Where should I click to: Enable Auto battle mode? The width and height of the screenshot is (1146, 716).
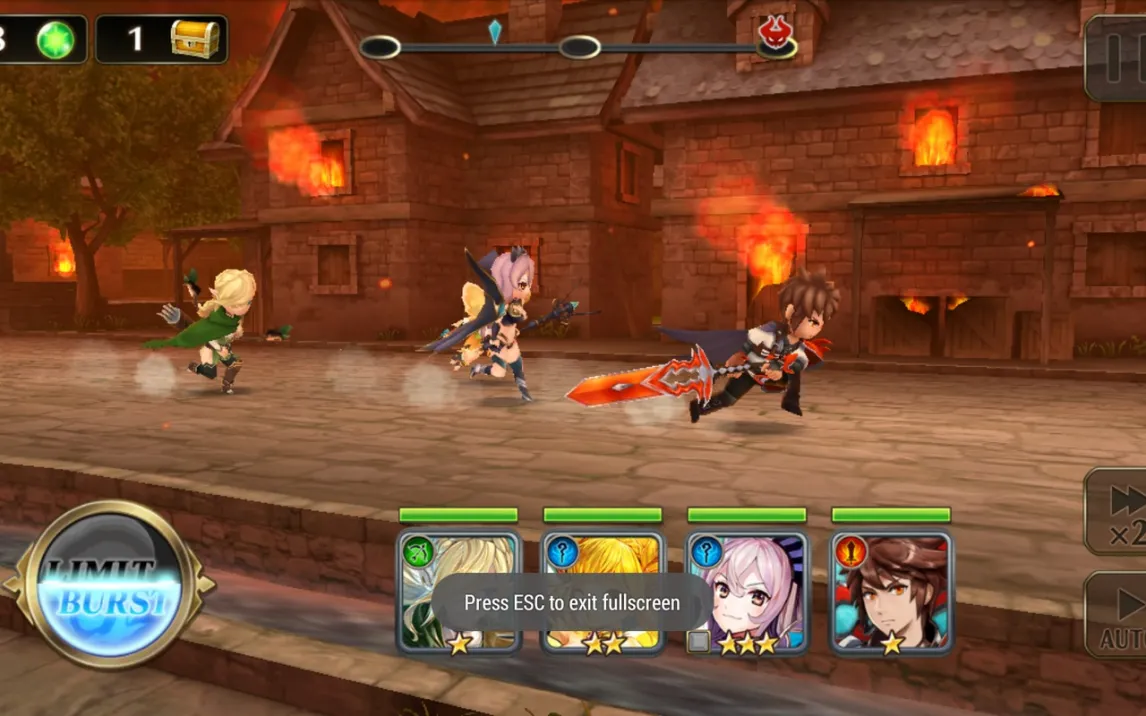(1120, 614)
